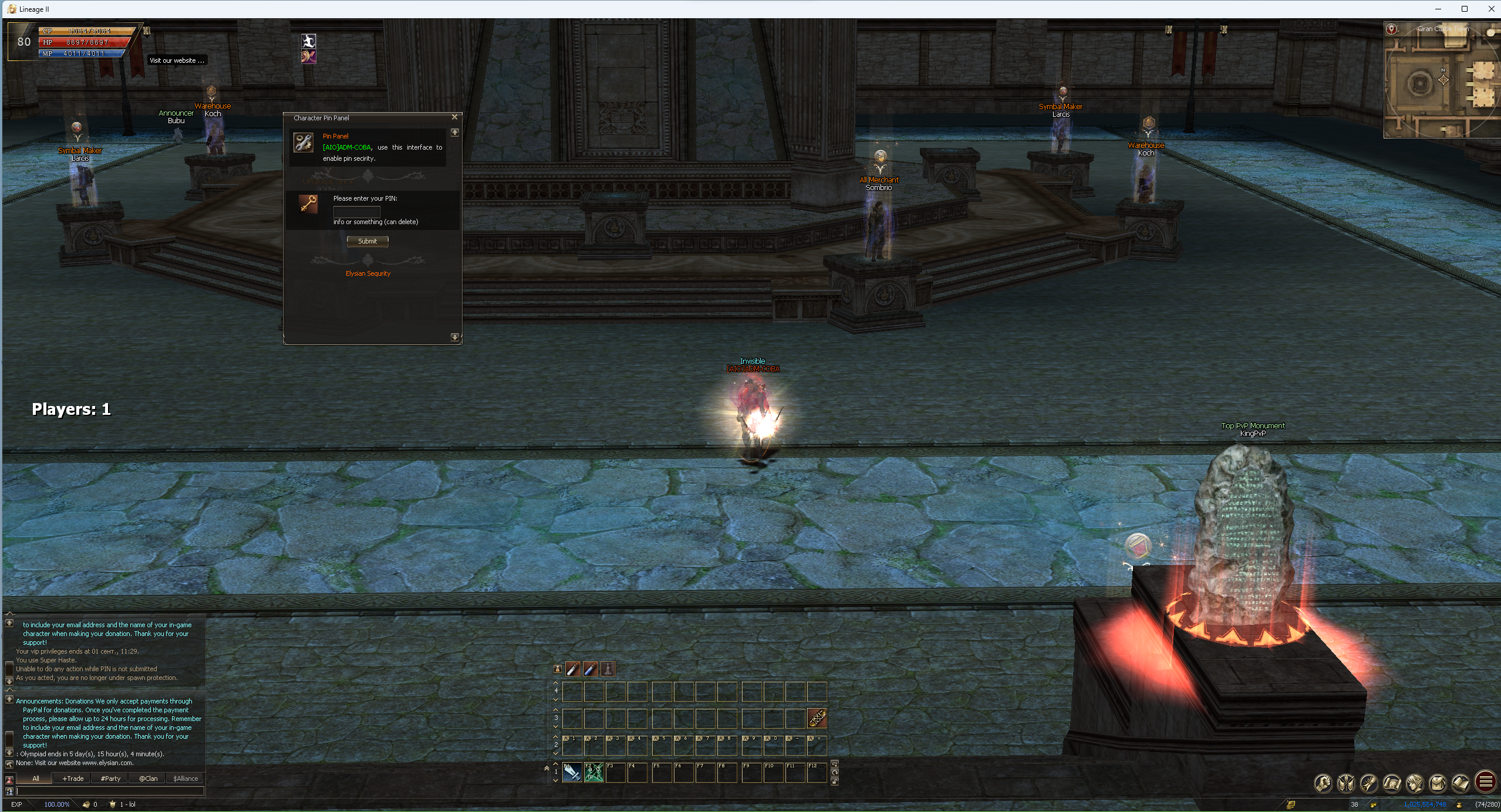Switch chat to the +Trade tab
Image resolution: width=1501 pixels, height=812 pixels.
coord(73,779)
